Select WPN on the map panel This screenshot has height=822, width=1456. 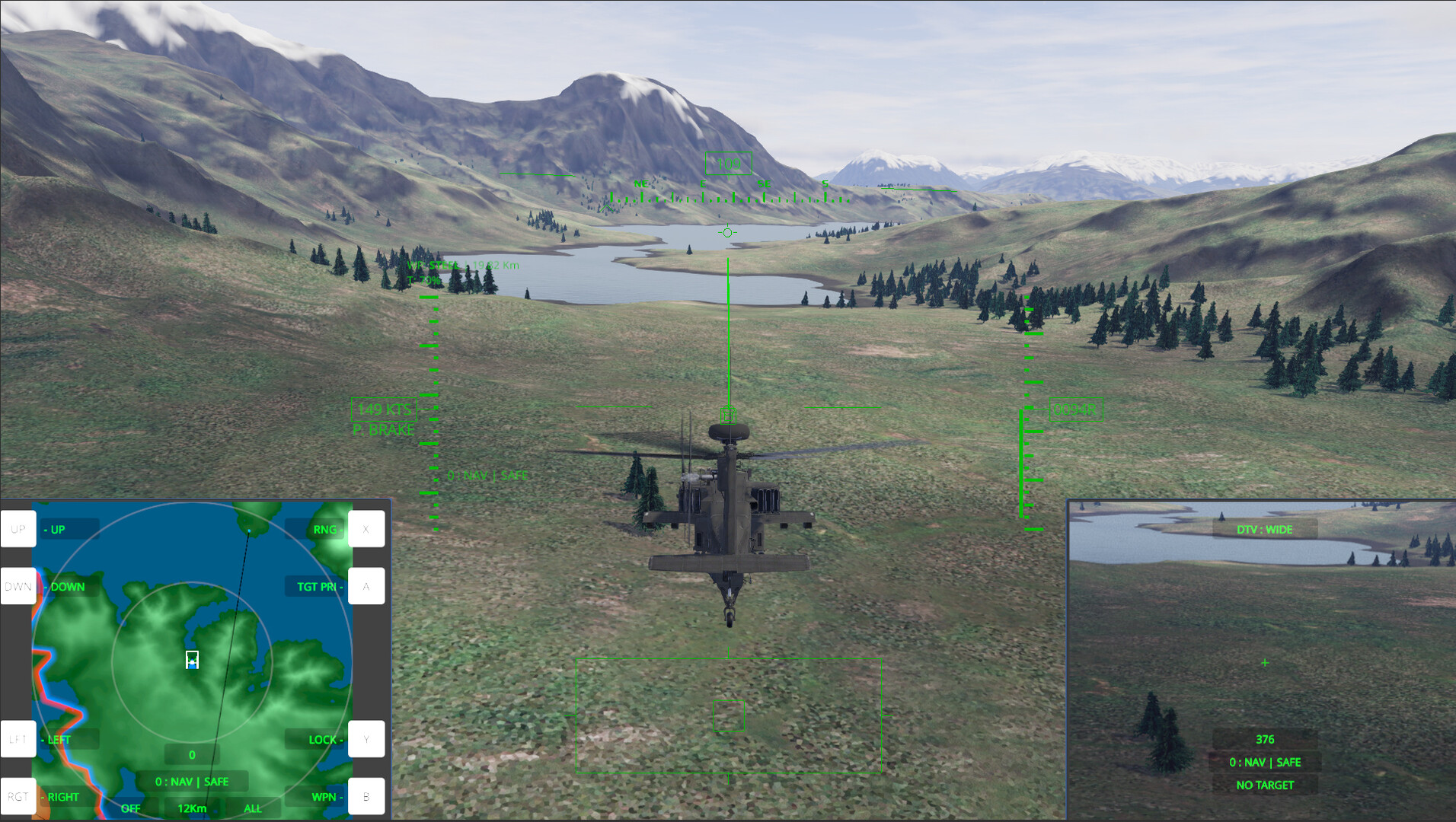(325, 796)
